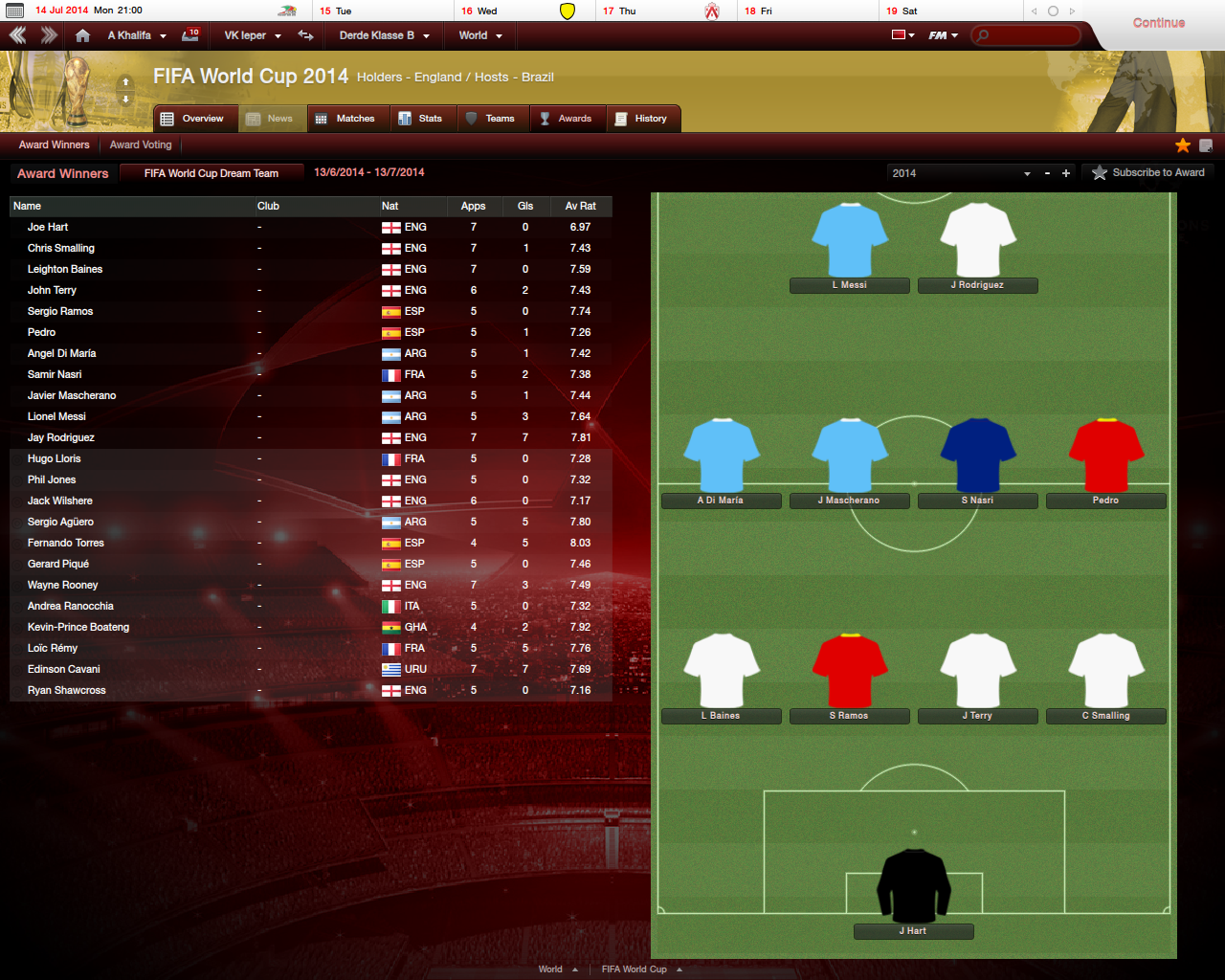The width and height of the screenshot is (1225, 980).
Task: Click the Continue button
Action: [x=1158, y=23]
